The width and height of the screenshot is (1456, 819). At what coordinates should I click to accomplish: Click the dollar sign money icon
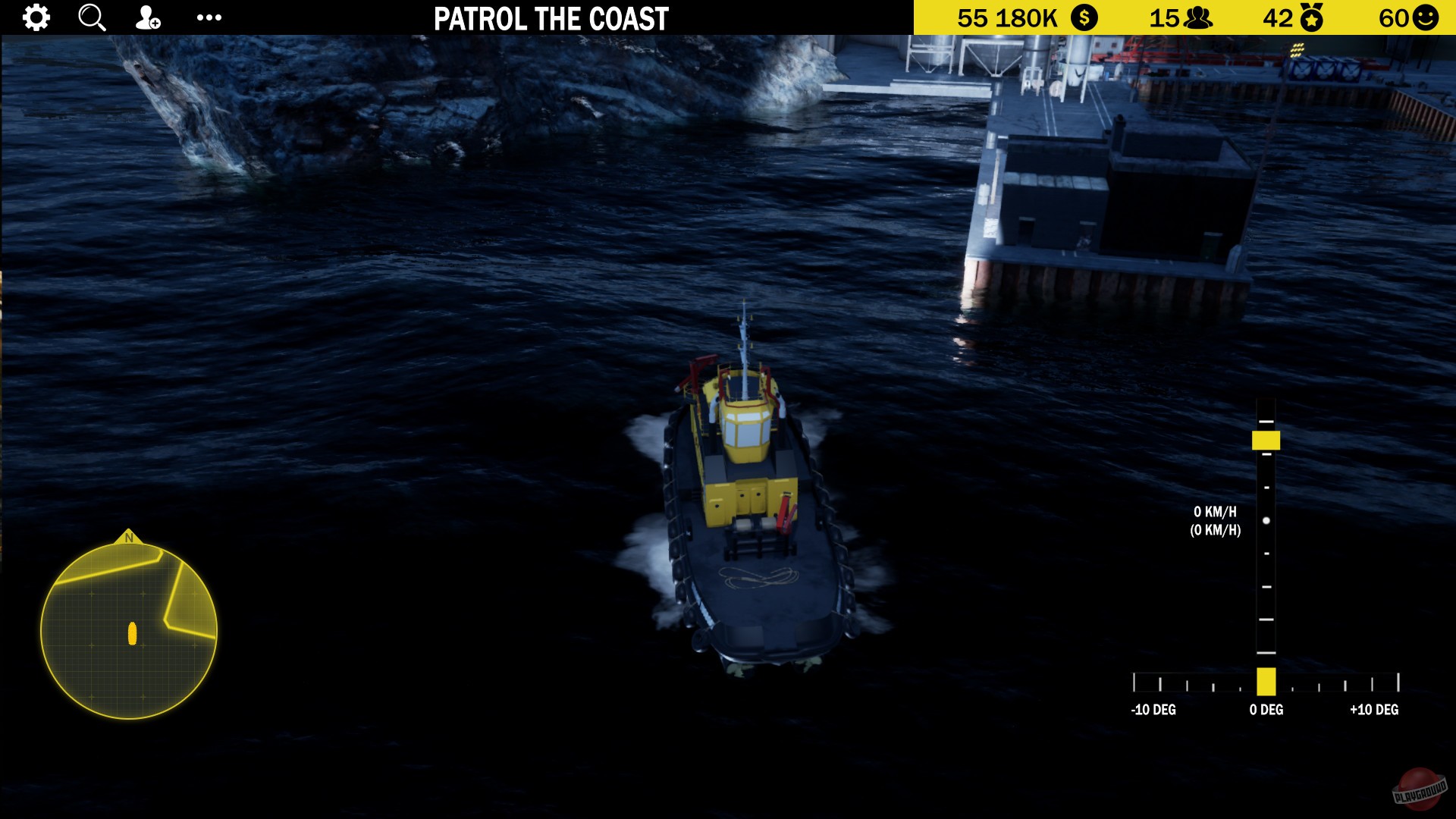click(1084, 17)
